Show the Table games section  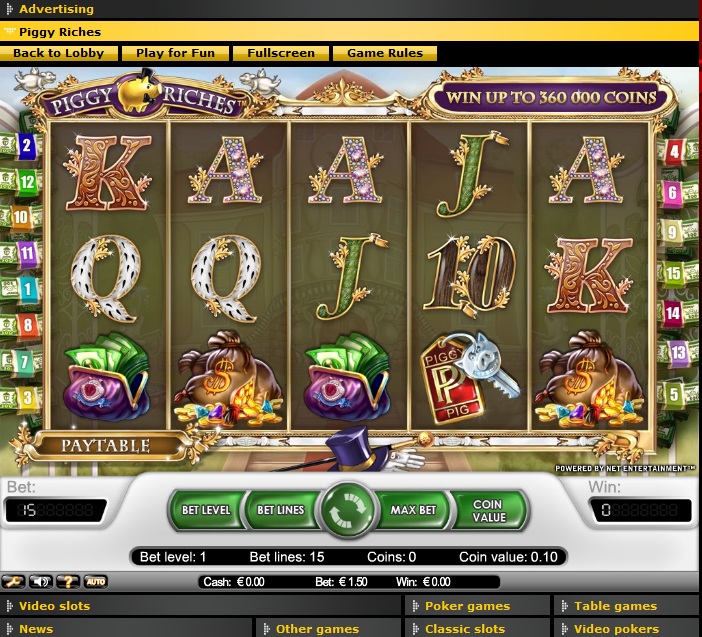[615, 605]
